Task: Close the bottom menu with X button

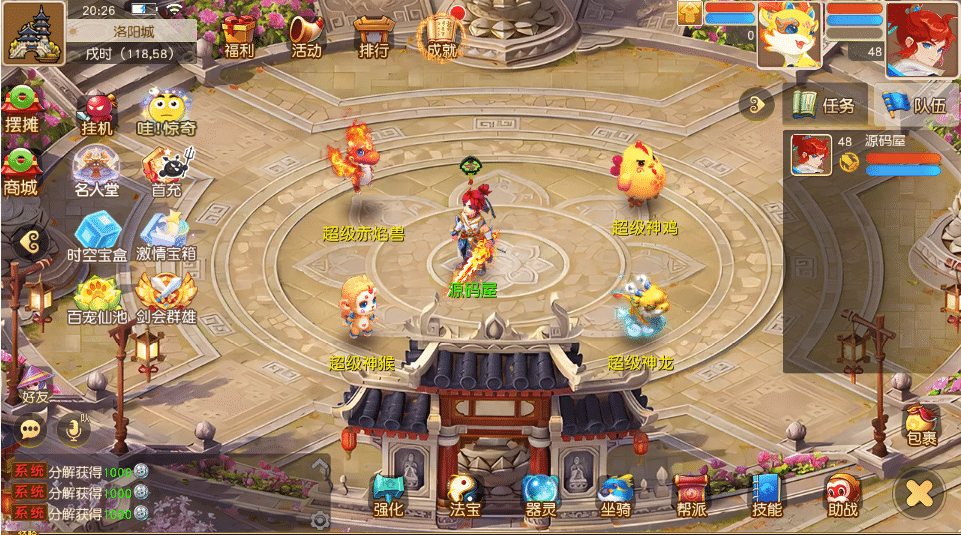Action: tap(919, 492)
